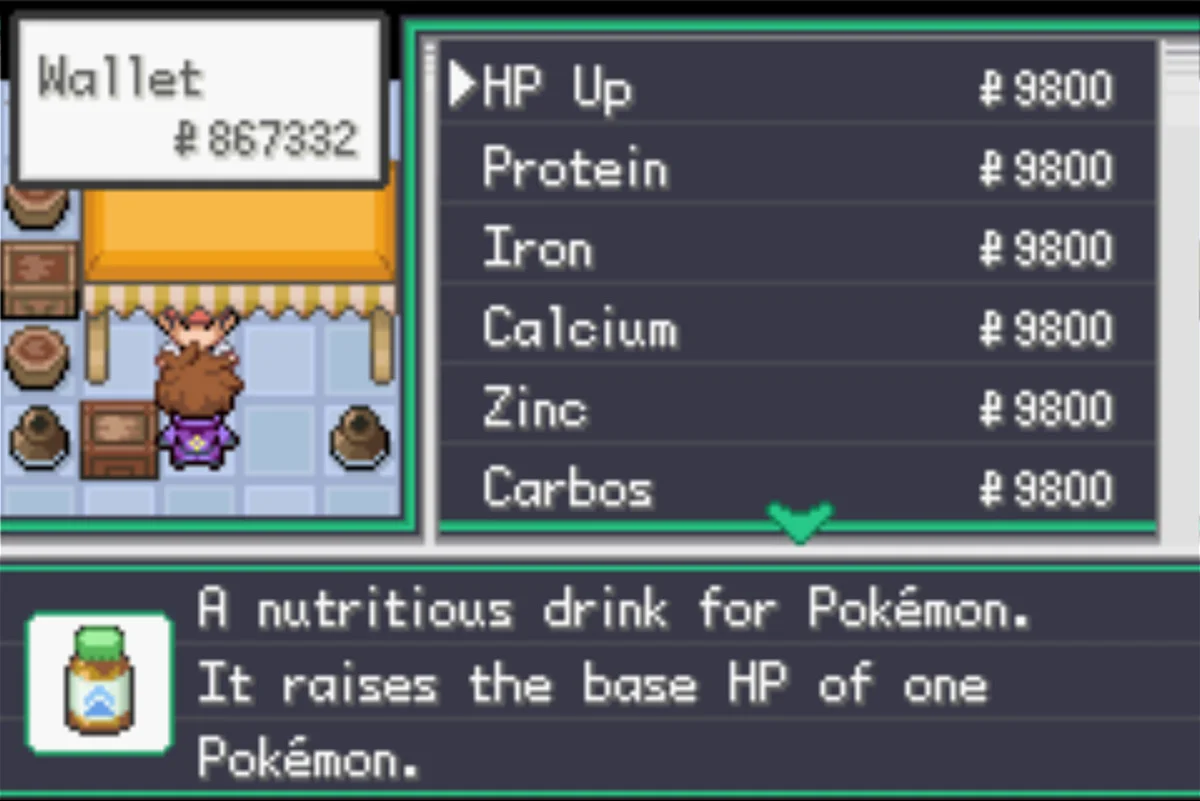Screen dimensions: 1200x801
Task: Pick Iron from the shop menu
Action: (537, 248)
